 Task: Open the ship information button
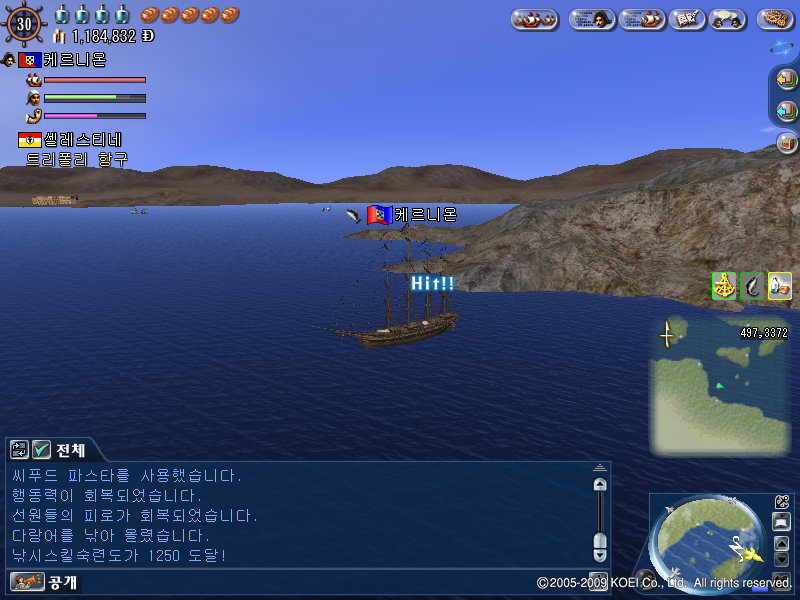(x=642, y=19)
